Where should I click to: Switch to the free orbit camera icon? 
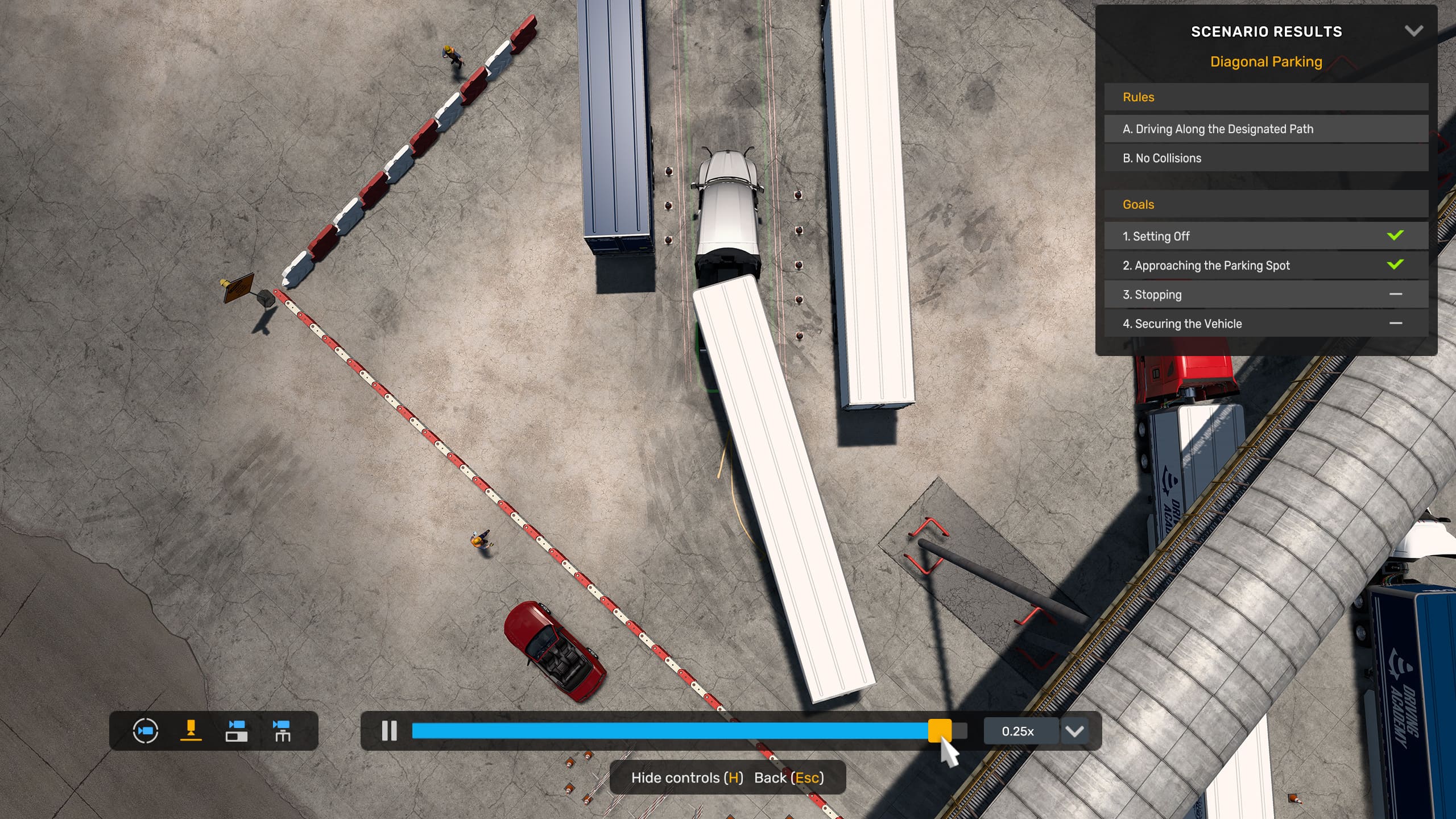(146, 731)
